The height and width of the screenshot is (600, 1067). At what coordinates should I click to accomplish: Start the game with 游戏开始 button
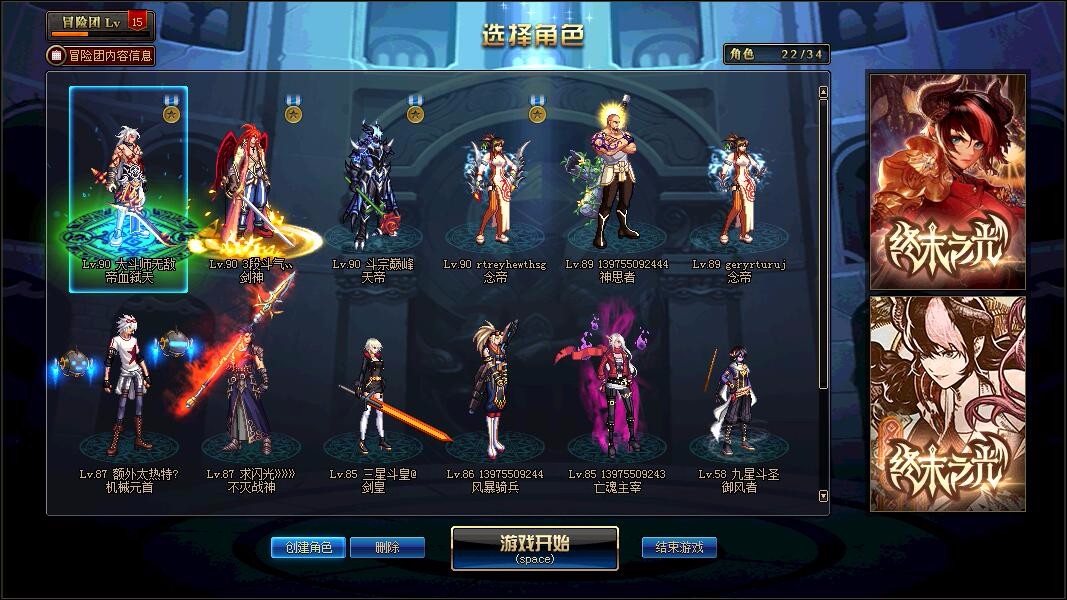(534, 547)
